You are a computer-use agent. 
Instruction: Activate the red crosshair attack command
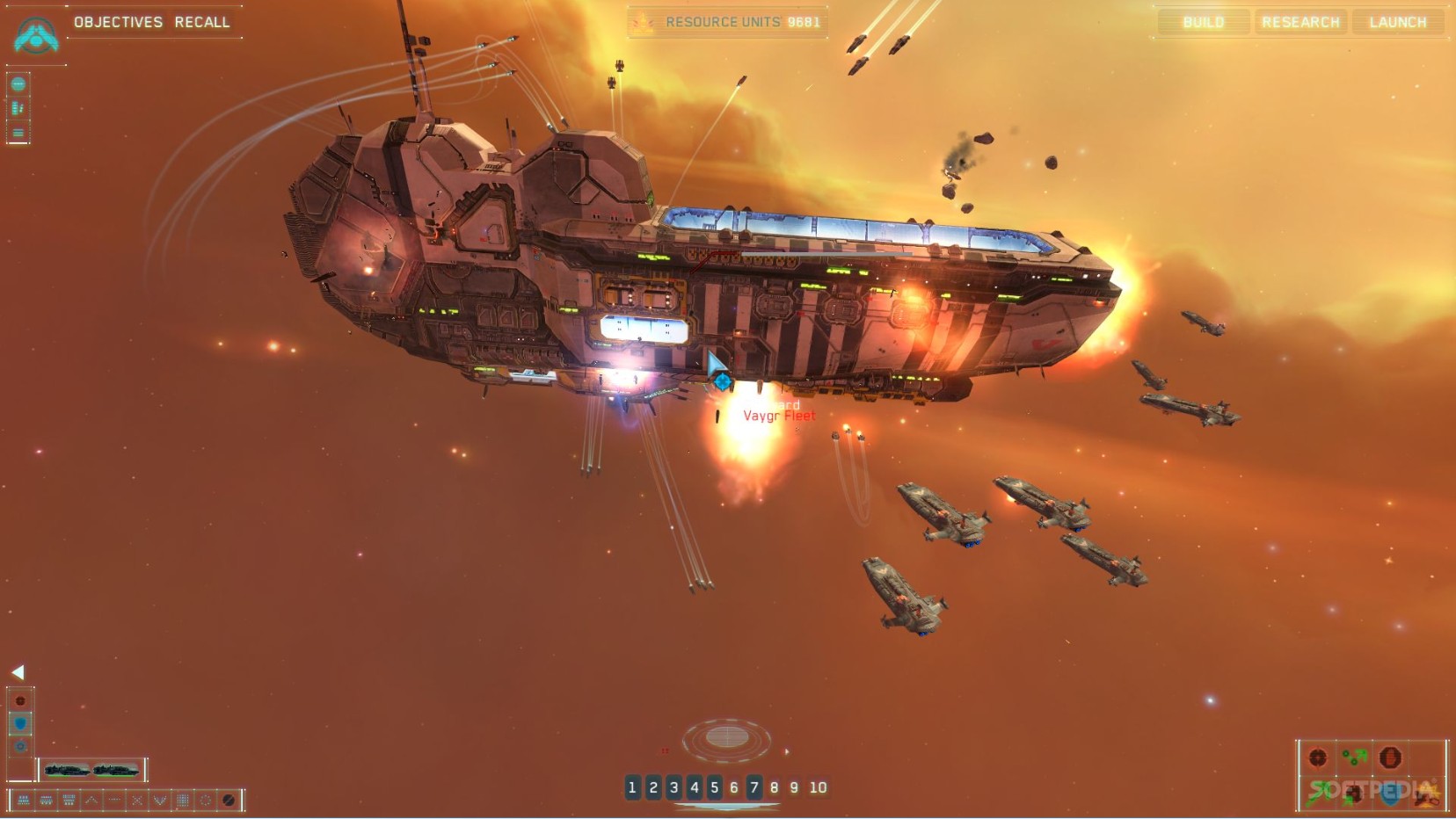tap(1317, 757)
